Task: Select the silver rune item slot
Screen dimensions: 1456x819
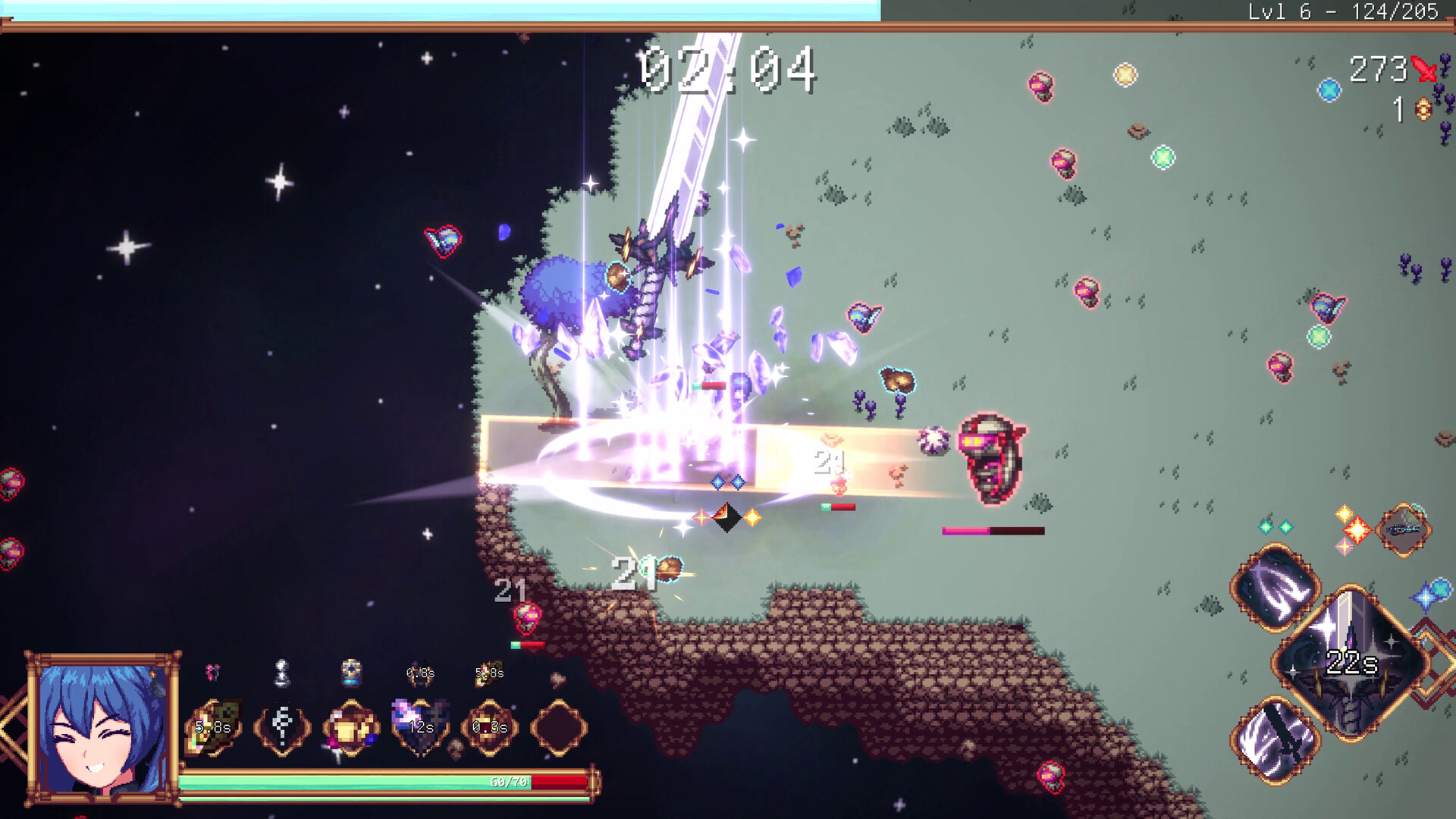Action: point(282,728)
